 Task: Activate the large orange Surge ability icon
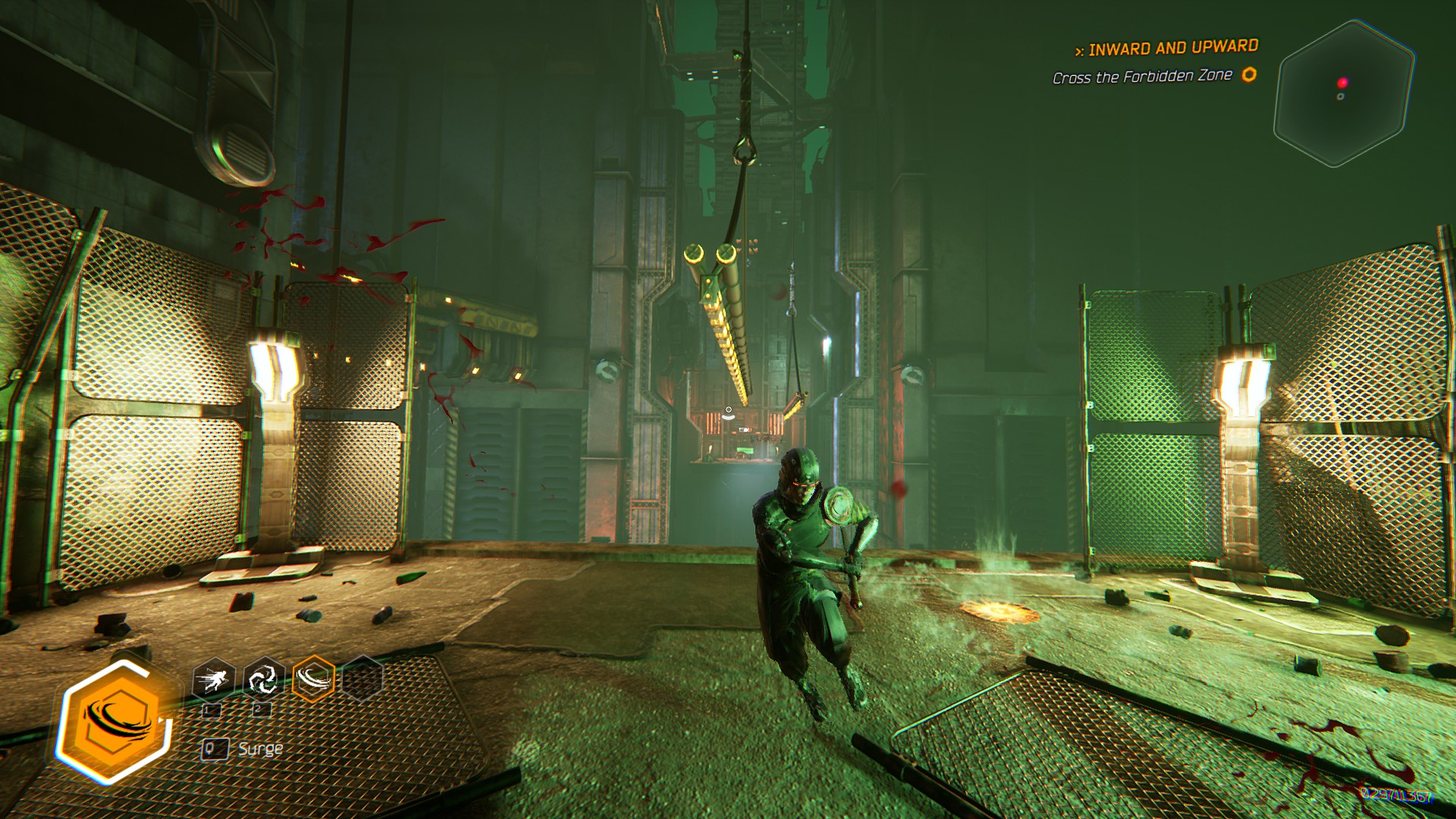[x=115, y=720]
